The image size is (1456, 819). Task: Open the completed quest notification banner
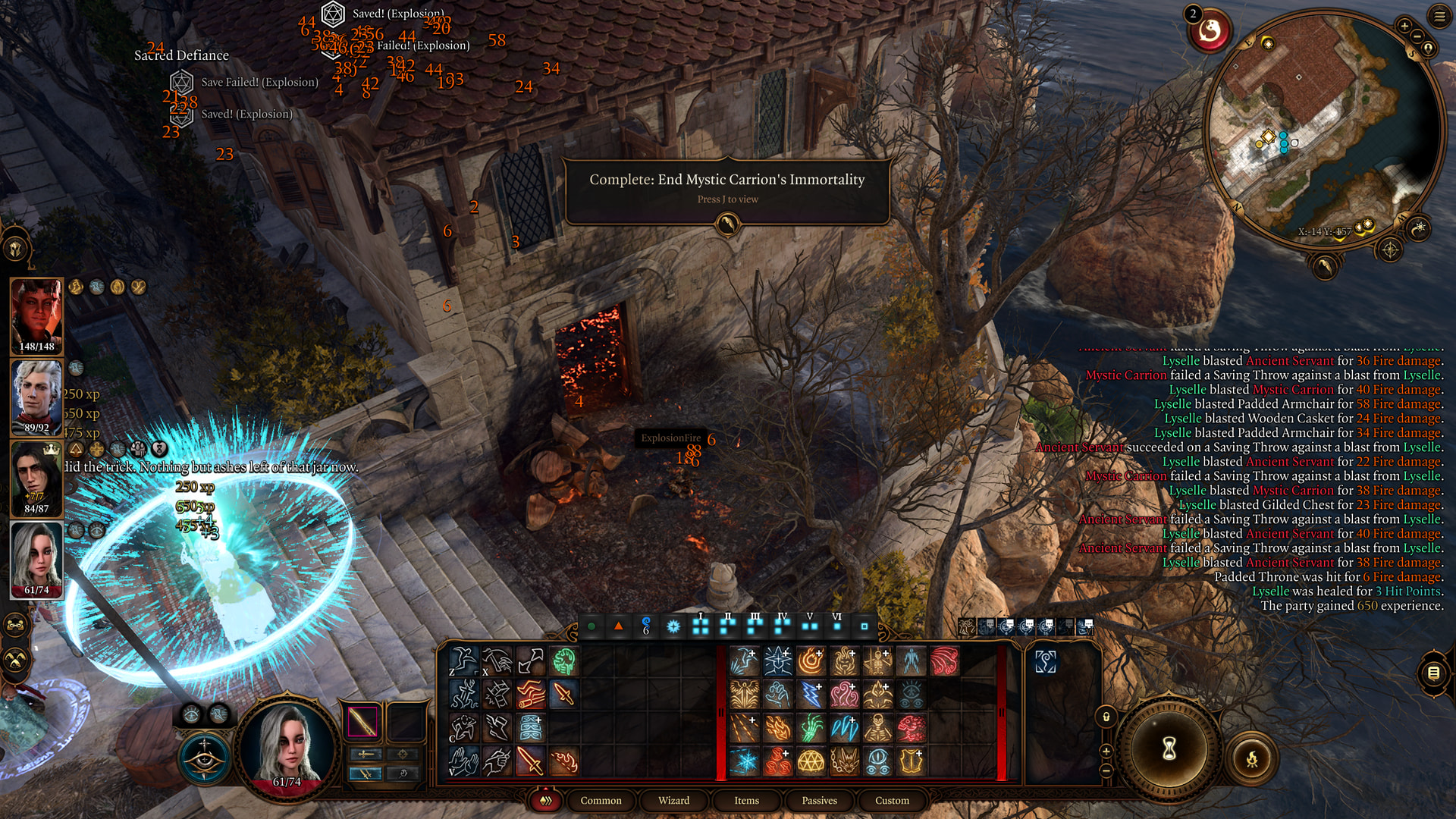(x=726, y=187)
